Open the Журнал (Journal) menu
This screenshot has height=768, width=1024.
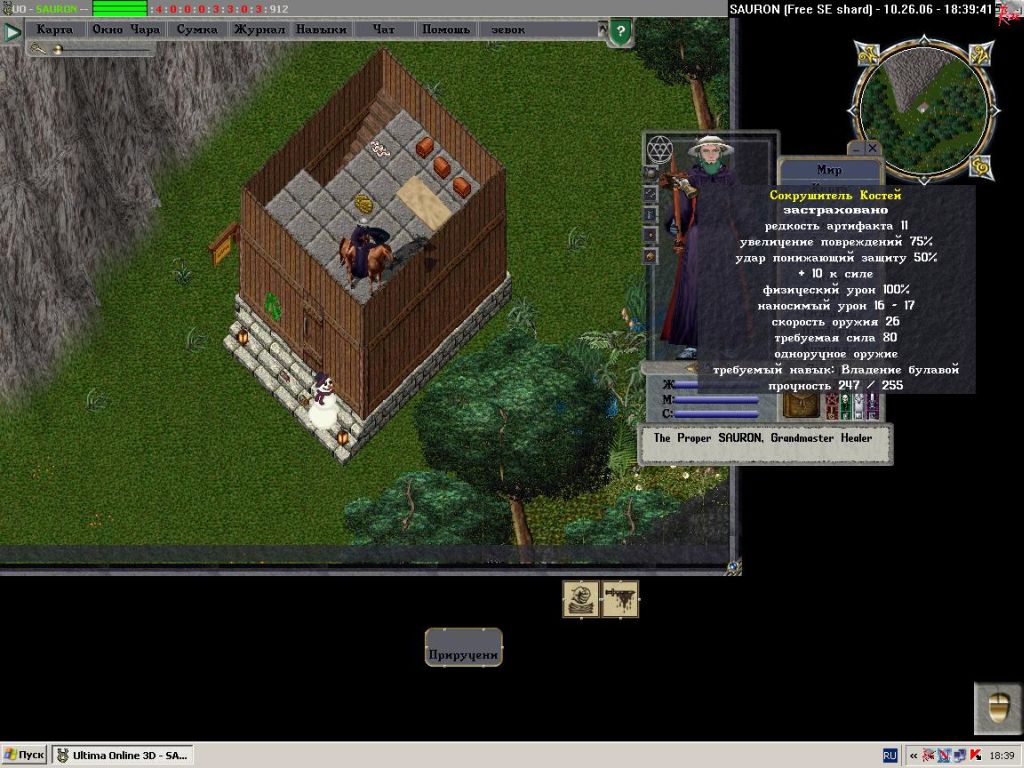click(259, 30)
